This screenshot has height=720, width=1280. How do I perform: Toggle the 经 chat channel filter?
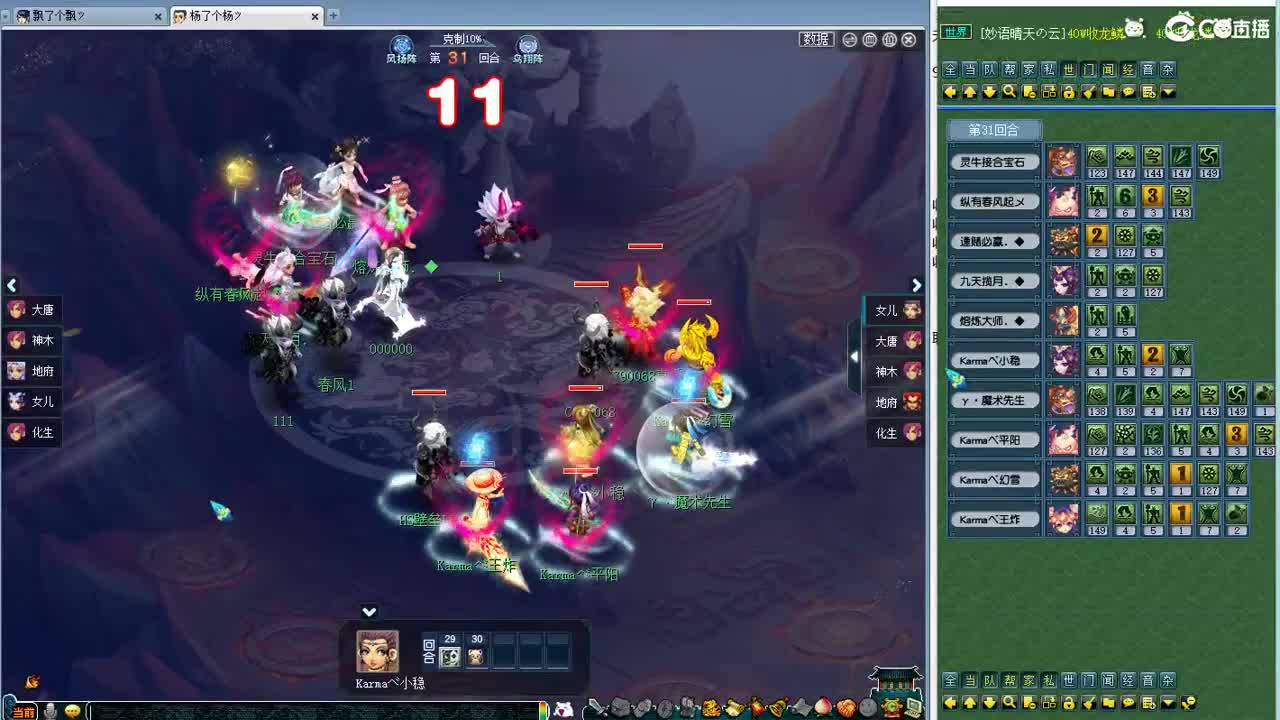click(1130, 69)
